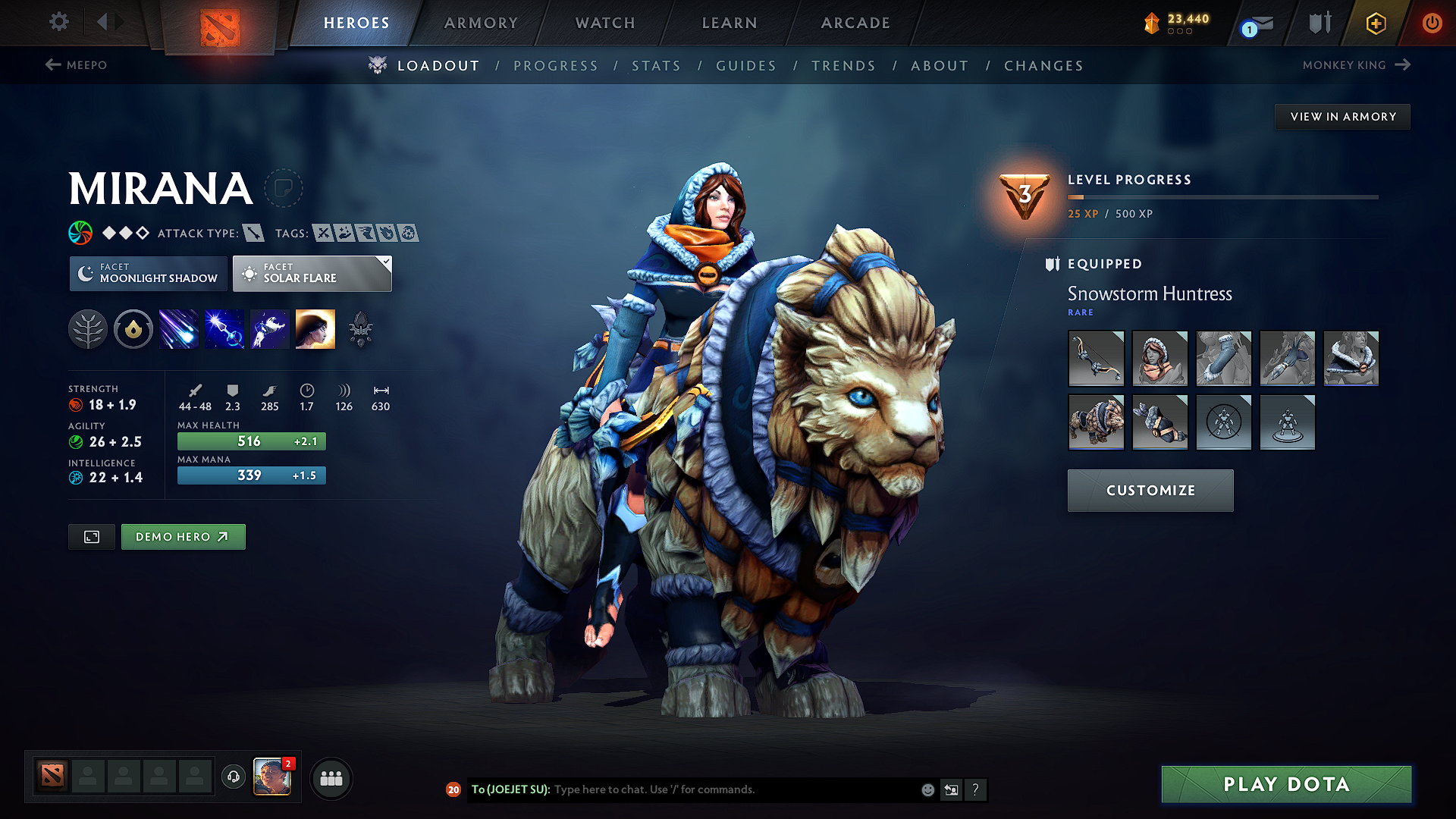Toggle the Solar Flare facet selection
1456x819 pixels.
click(x=312, y=273)
